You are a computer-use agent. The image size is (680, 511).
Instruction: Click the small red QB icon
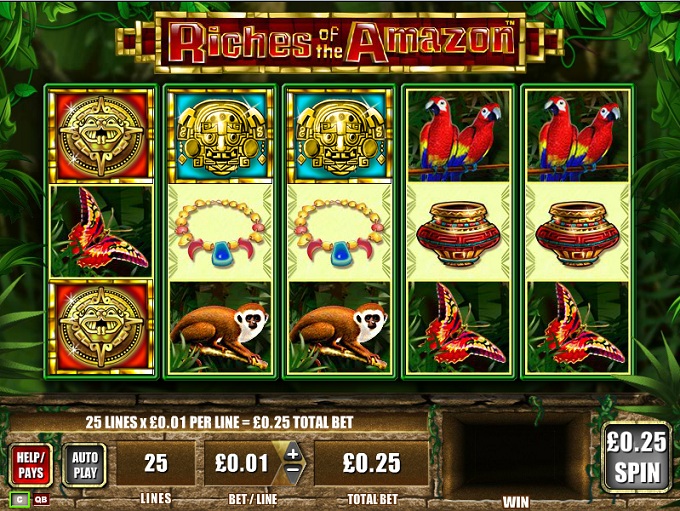click(x=40, y=499)
